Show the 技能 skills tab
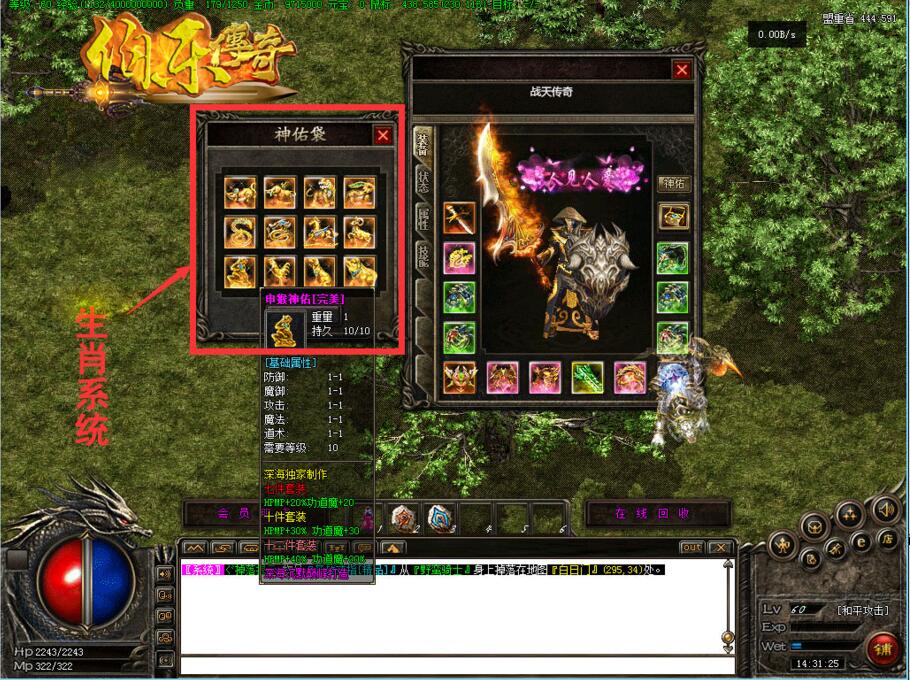Screen dimensions: 910x680 tap(422, 259)
